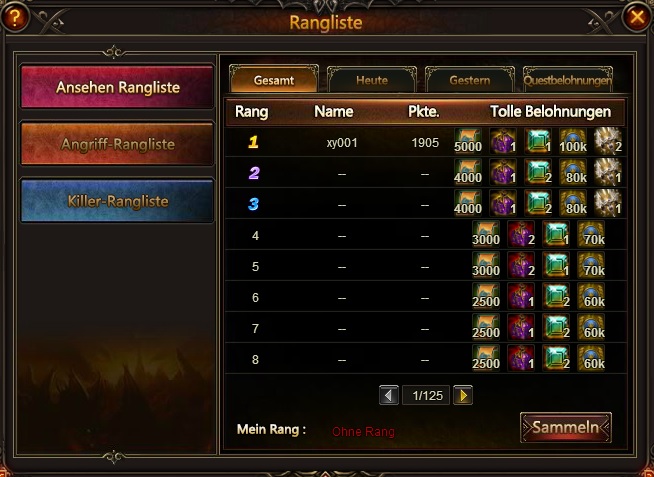The height and width of the screenshot is (477, 654).
Task: Select the rank 1 player xy001 row
Action: (x=342, y=143)
